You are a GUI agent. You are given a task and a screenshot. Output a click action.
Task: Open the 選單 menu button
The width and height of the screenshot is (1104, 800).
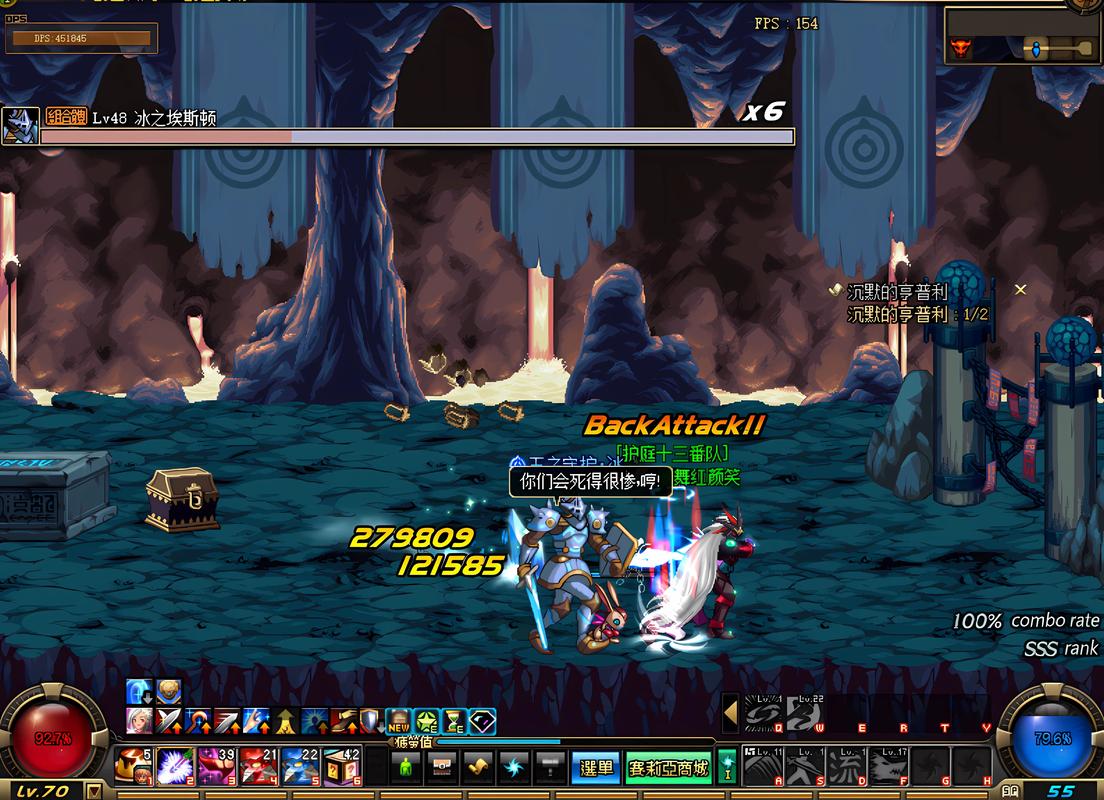click(x=597, y=768)
